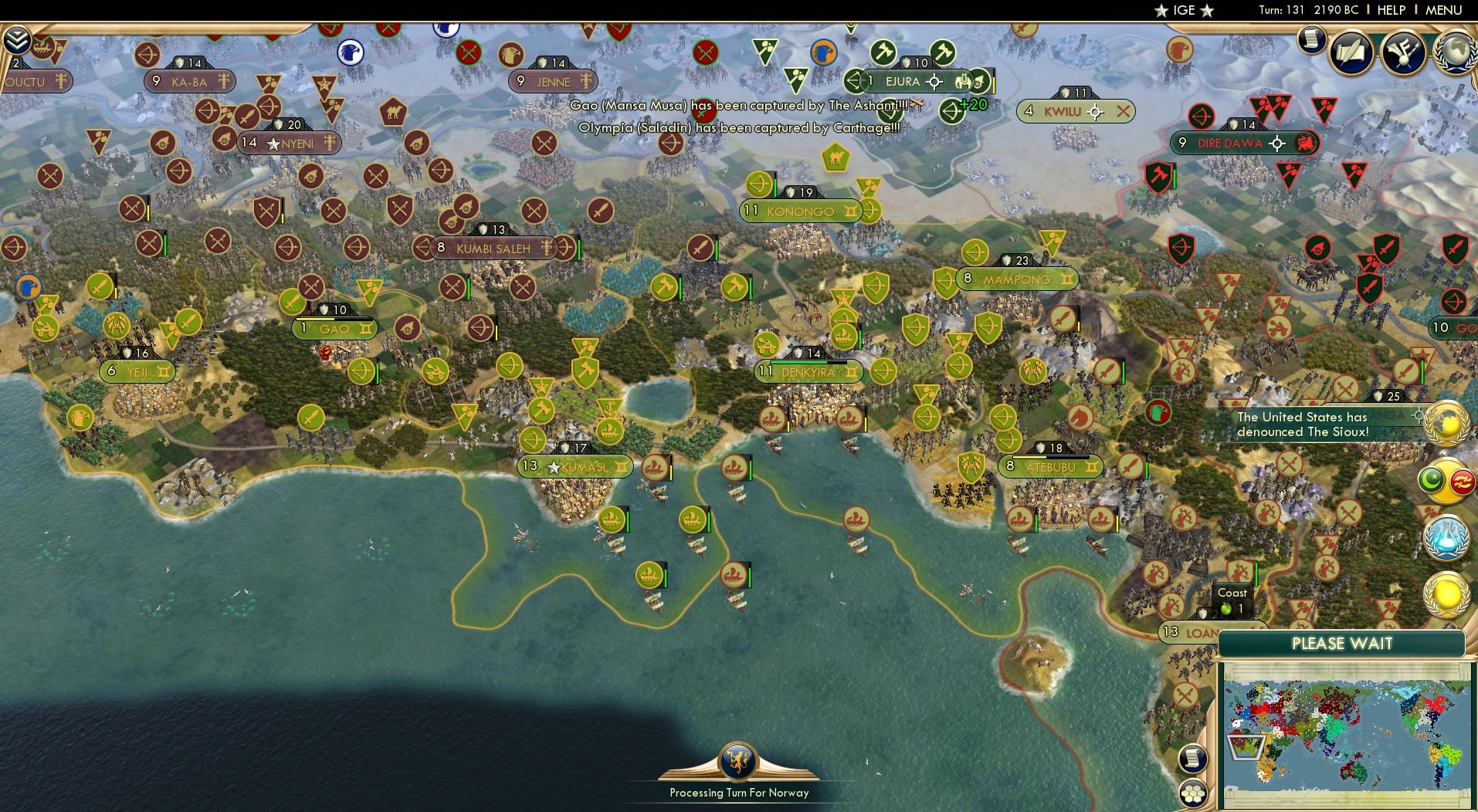Toggle the hex grid honeycomb button
Image resolution: width=1478 pixels, height=812 pixels.
click(1193, 791)
